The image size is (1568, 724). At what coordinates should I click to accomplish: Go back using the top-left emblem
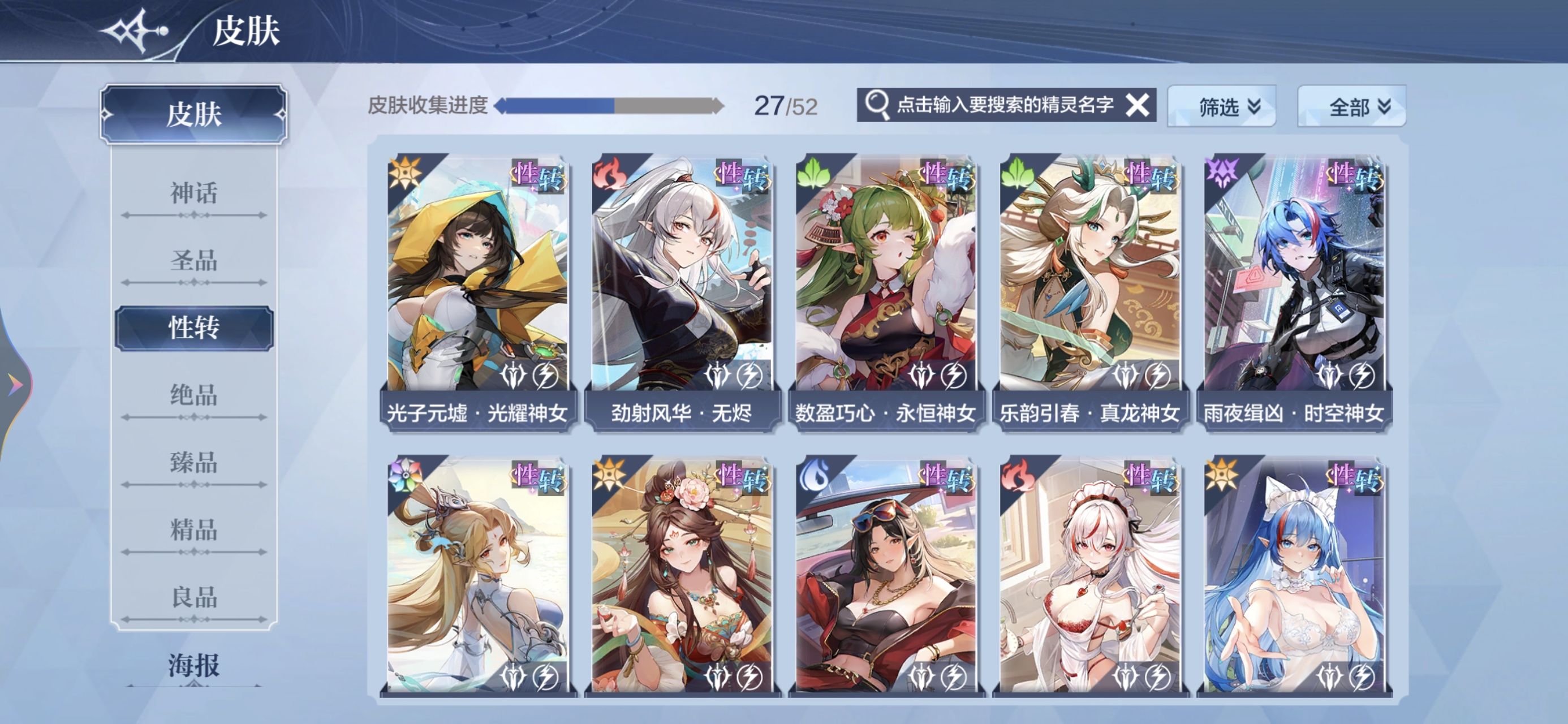(x=135, y=29)
